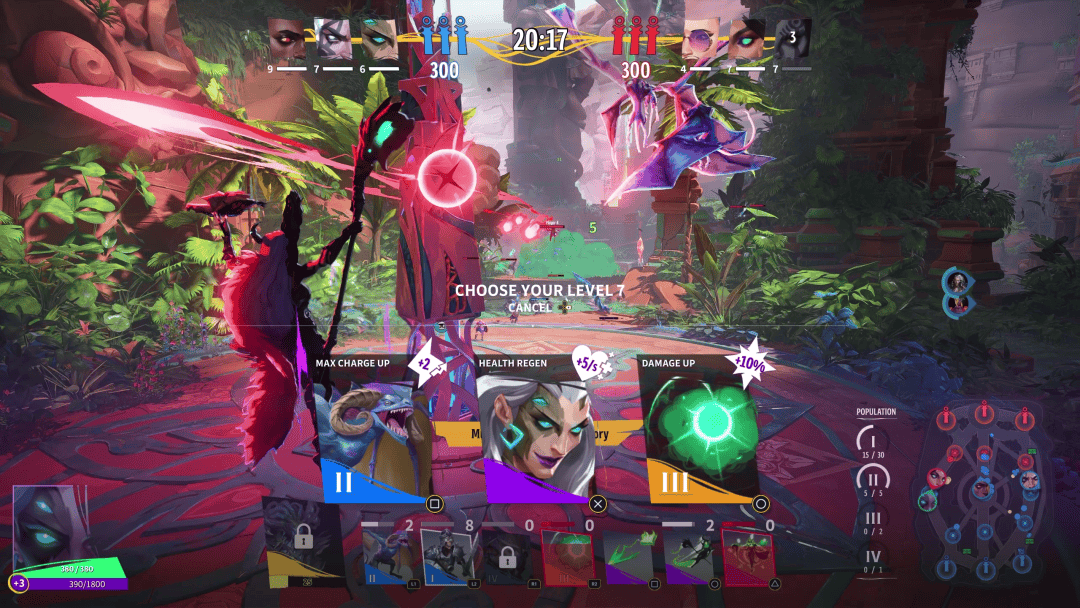The height and width of the screenshot is (608, 1080).
Task: Click the red-bordered tier III unit card
Action: [568, 556]
